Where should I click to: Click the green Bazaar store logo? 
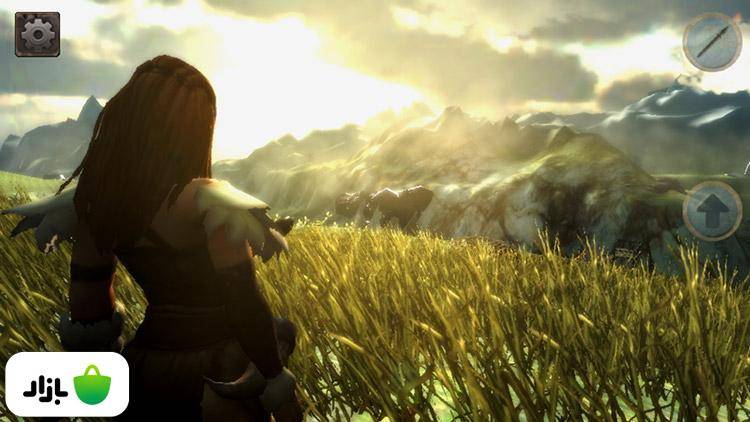point(91,384)
